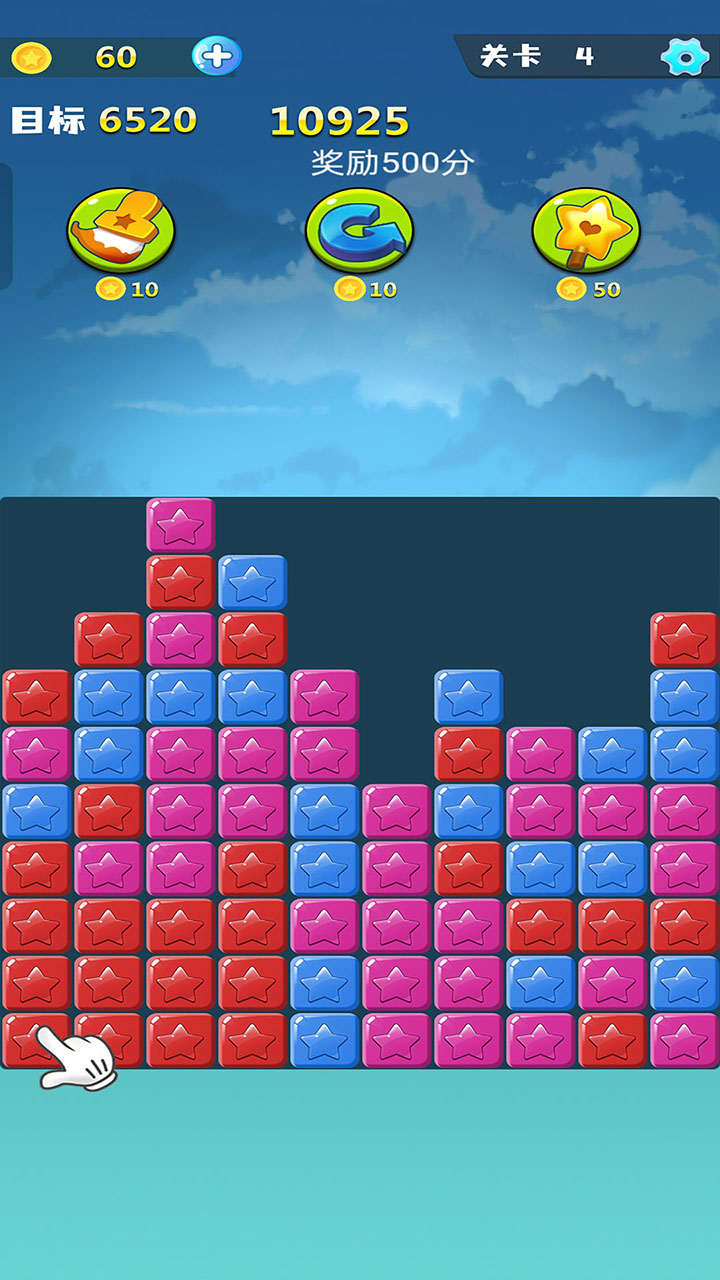
Task: Activate the blue refresh arrow power-up
Action: tap(359, 230)
